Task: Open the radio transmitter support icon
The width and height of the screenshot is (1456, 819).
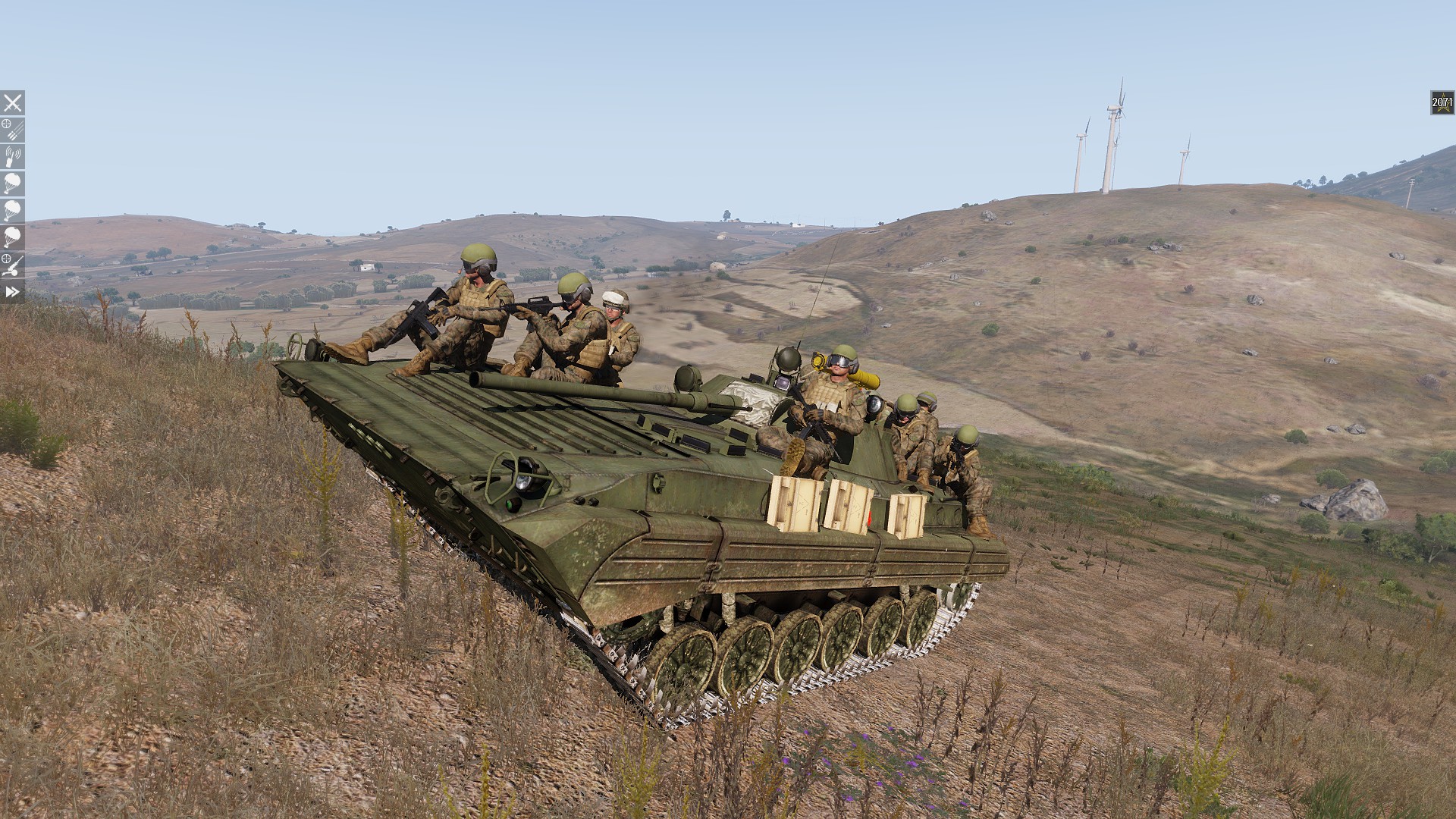Action: 12,157
